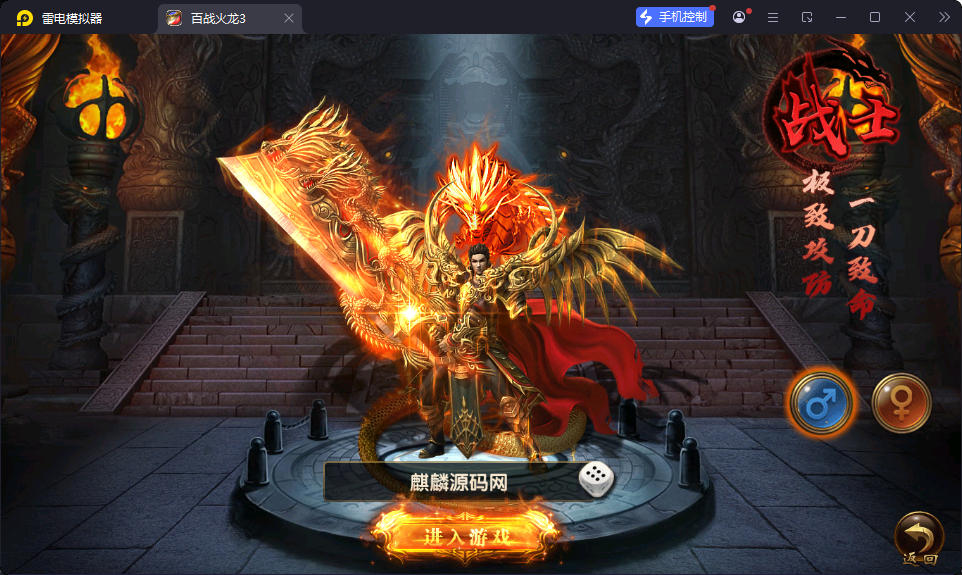
Task: Close the 百战火龙3 tab
Action: pos(289,18)
